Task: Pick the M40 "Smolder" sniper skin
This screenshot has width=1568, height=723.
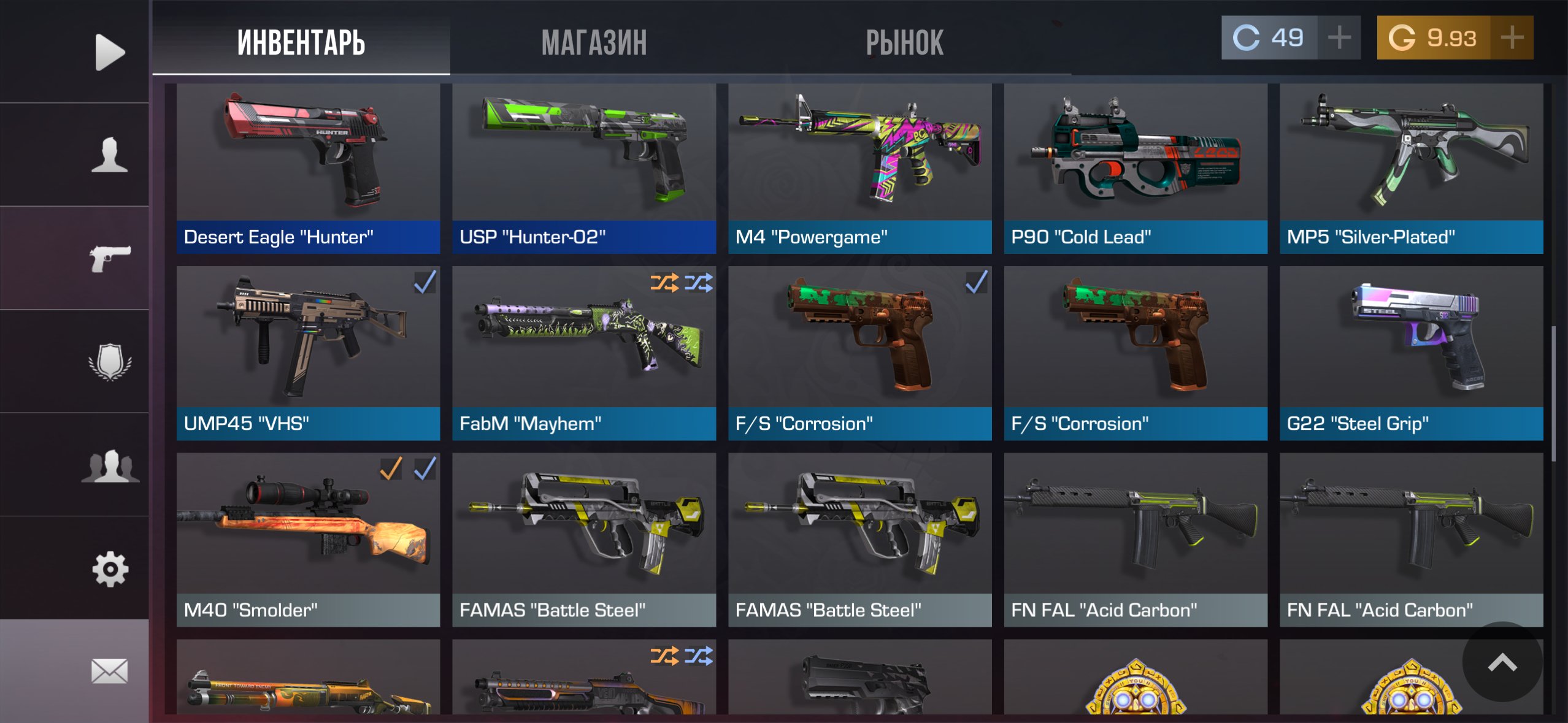Action: coord(308,540)
